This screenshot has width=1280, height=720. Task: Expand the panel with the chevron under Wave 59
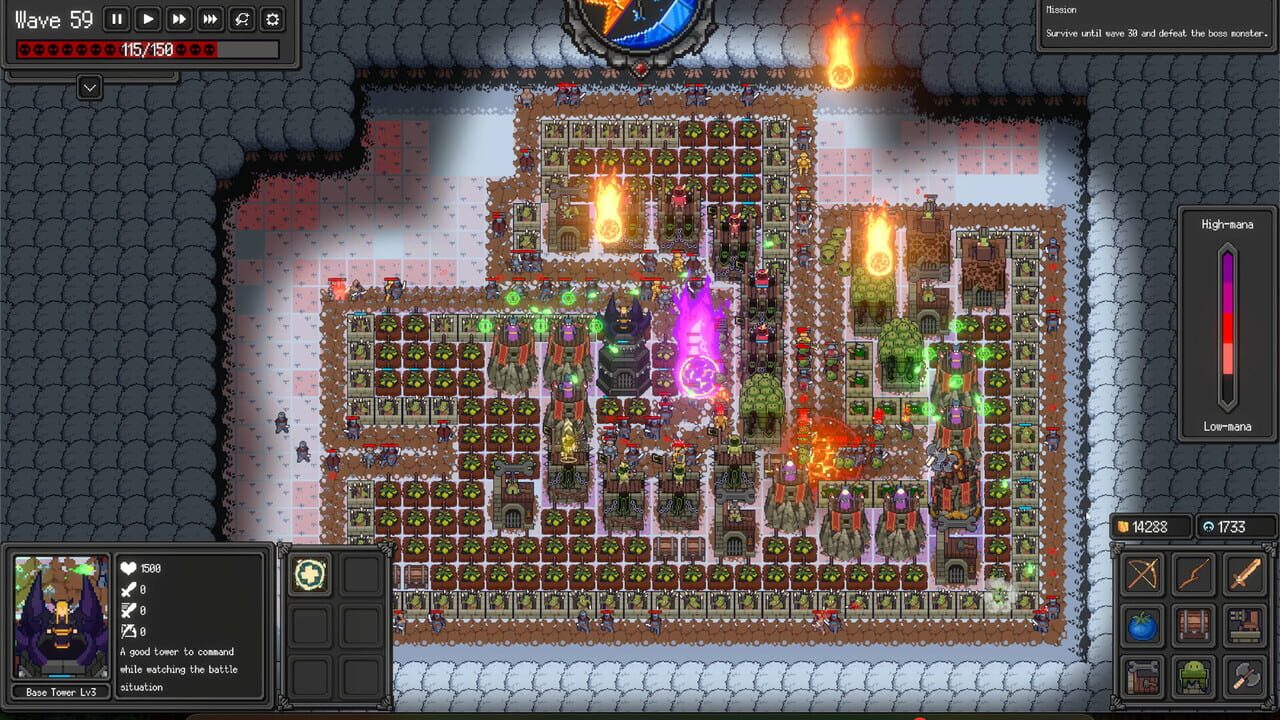[89, 87]
